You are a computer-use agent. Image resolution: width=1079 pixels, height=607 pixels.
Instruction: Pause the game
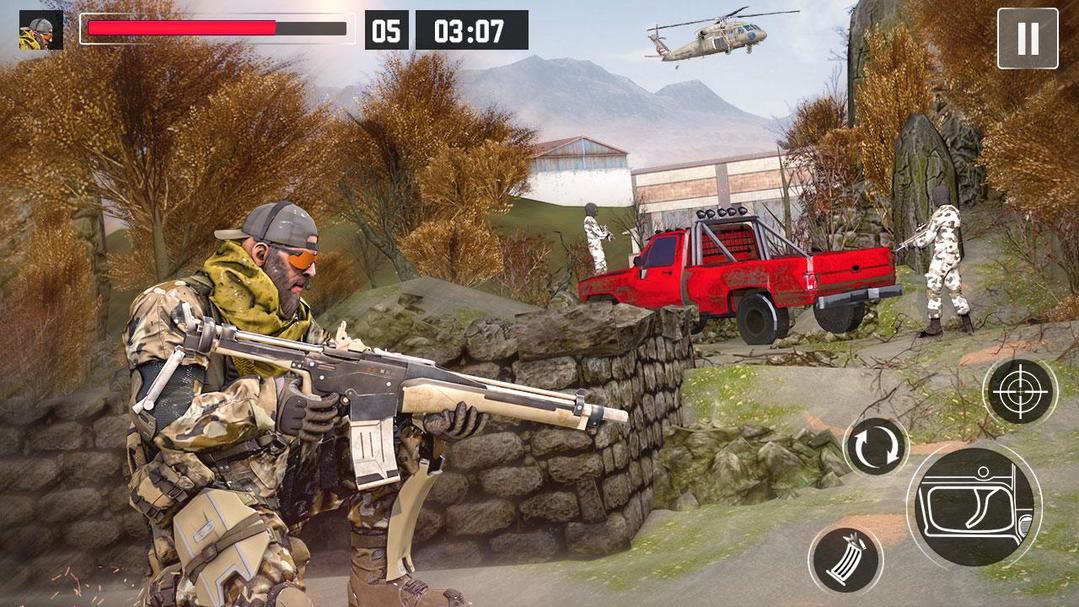coord(1027,39)
